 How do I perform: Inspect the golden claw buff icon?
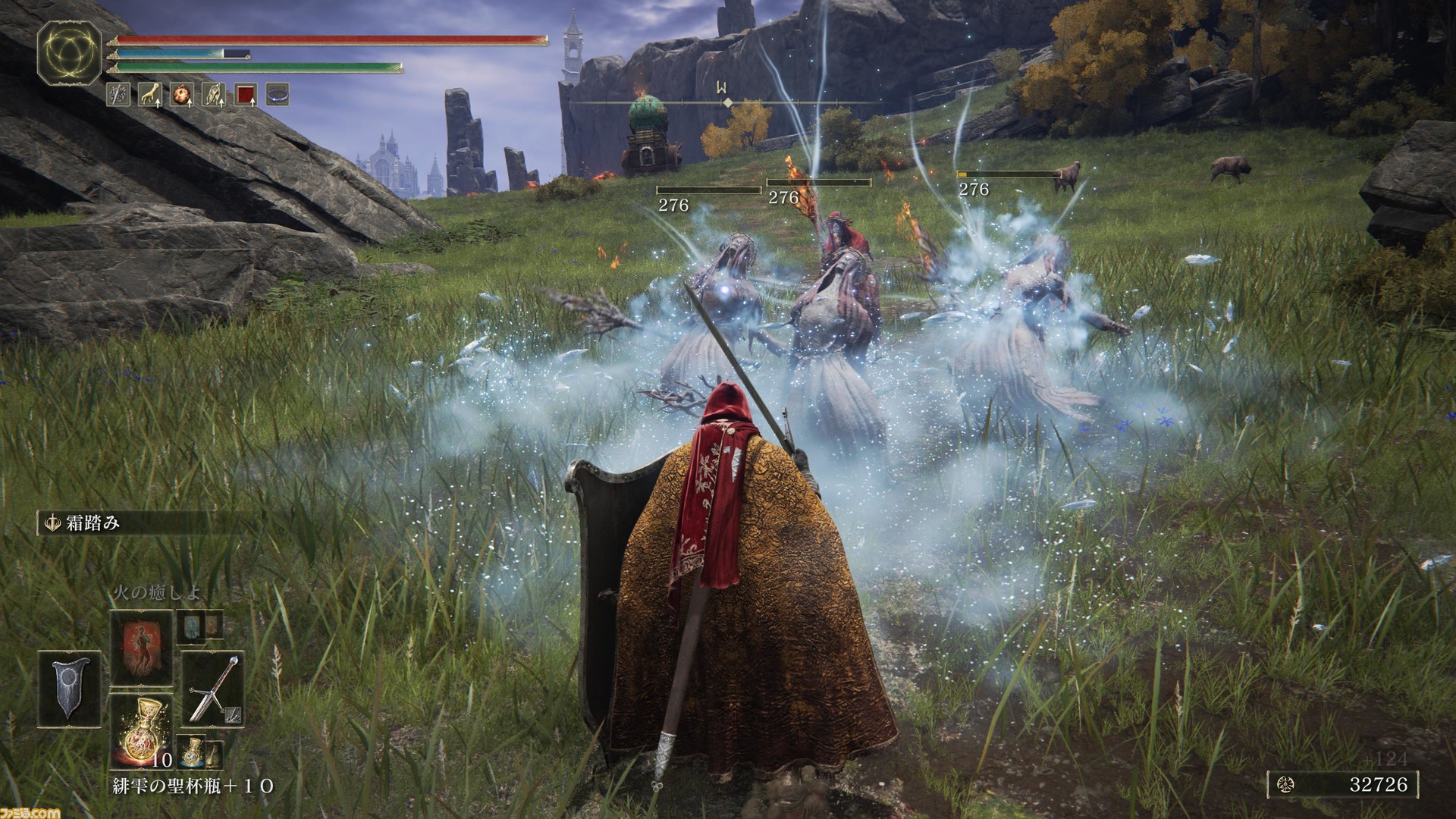pos(149,95)
